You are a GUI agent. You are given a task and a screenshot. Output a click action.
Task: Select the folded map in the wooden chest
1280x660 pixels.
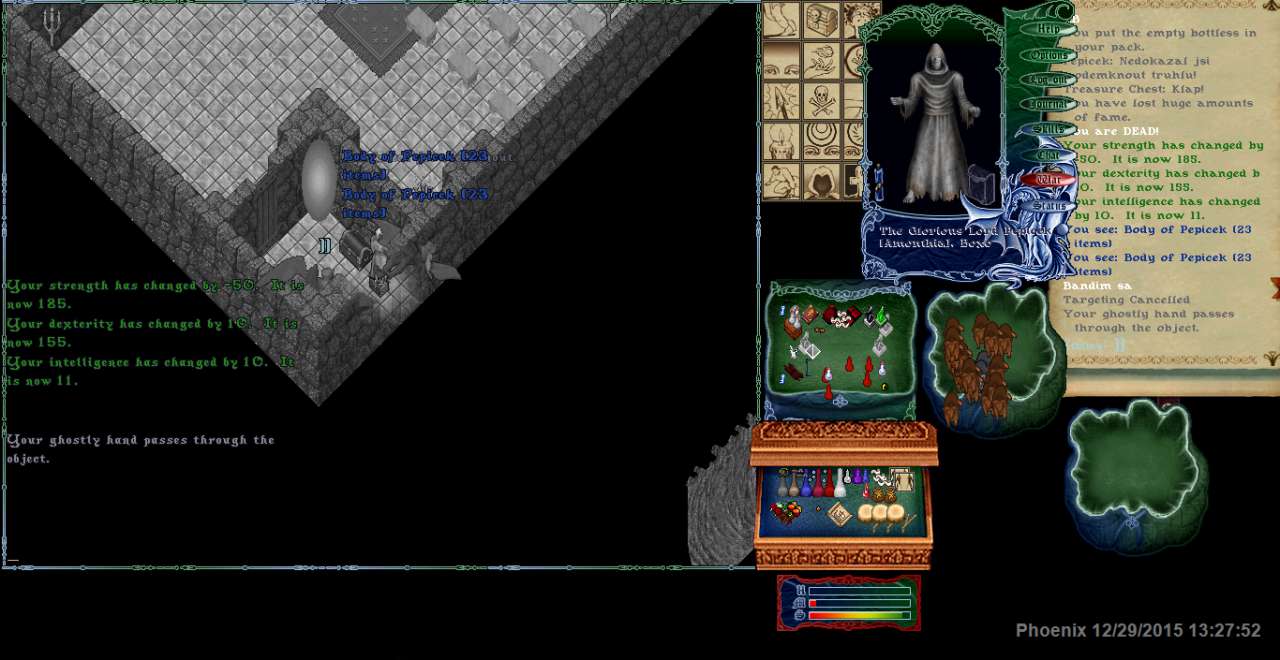point(838,514)
